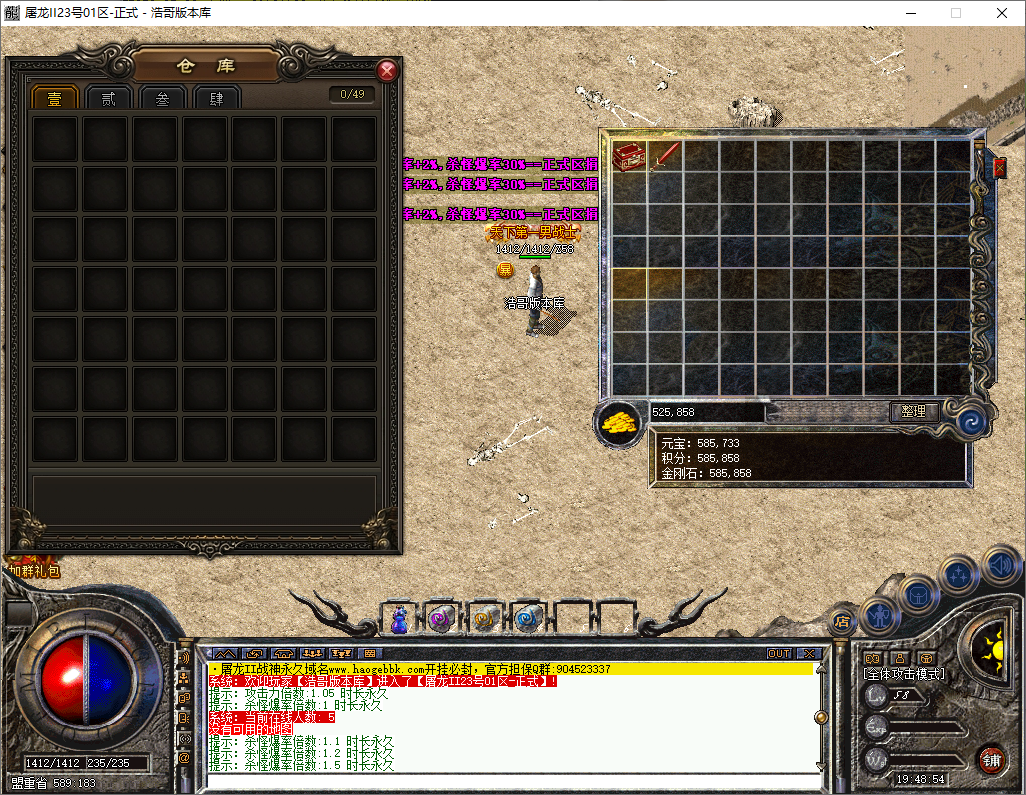The height and width of the screenshot is (795, 1026).
Task: Use the blue potion in quick slot
Action: [x=400, y=619]
